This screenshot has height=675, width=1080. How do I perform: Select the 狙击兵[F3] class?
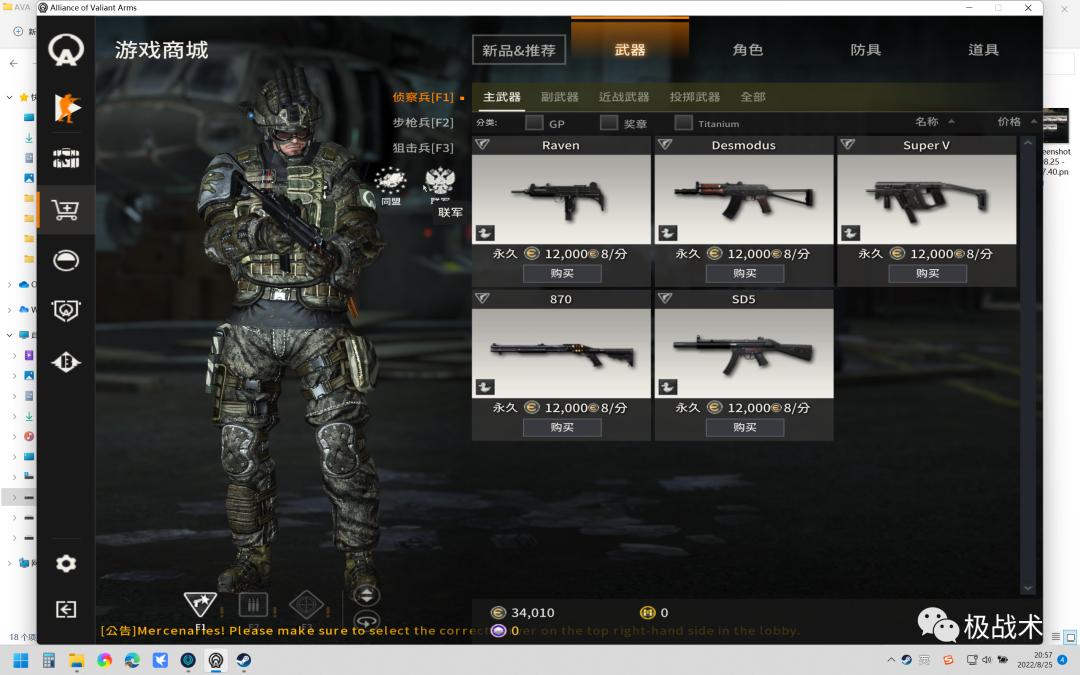422,148
